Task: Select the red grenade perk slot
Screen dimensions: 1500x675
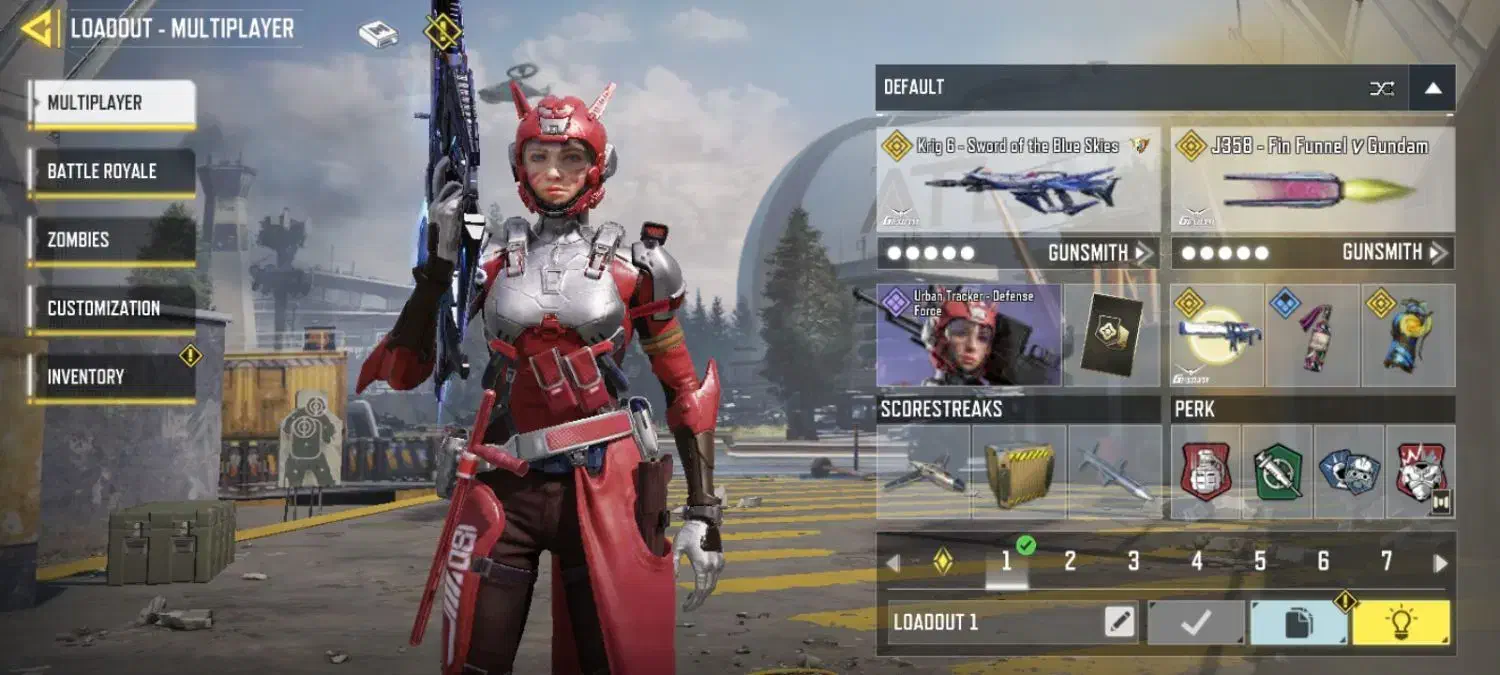Action: [x=1206, y=471]
